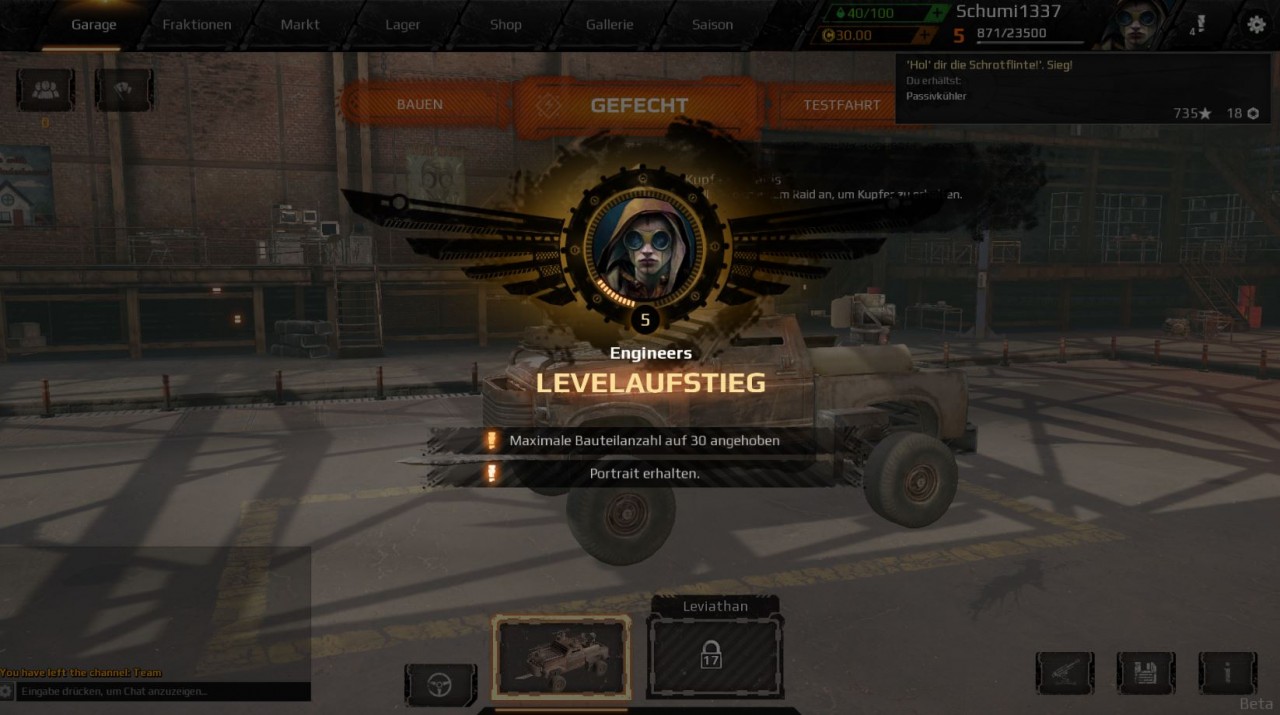
Task: Click the green plus to refill fuel
Action: coord(936,13)
